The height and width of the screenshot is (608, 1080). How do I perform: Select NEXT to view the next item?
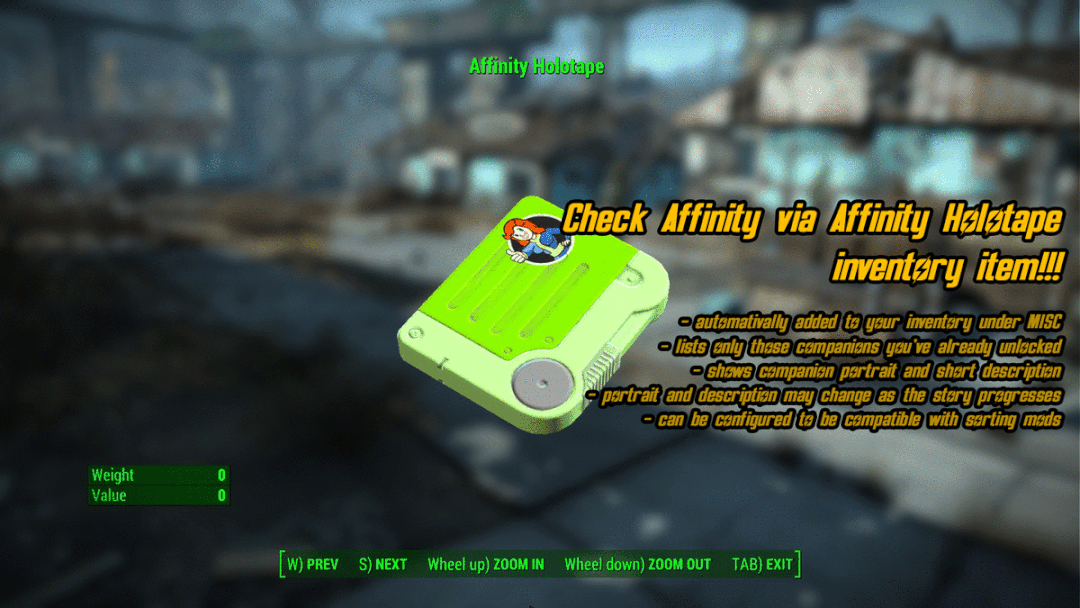383,564
